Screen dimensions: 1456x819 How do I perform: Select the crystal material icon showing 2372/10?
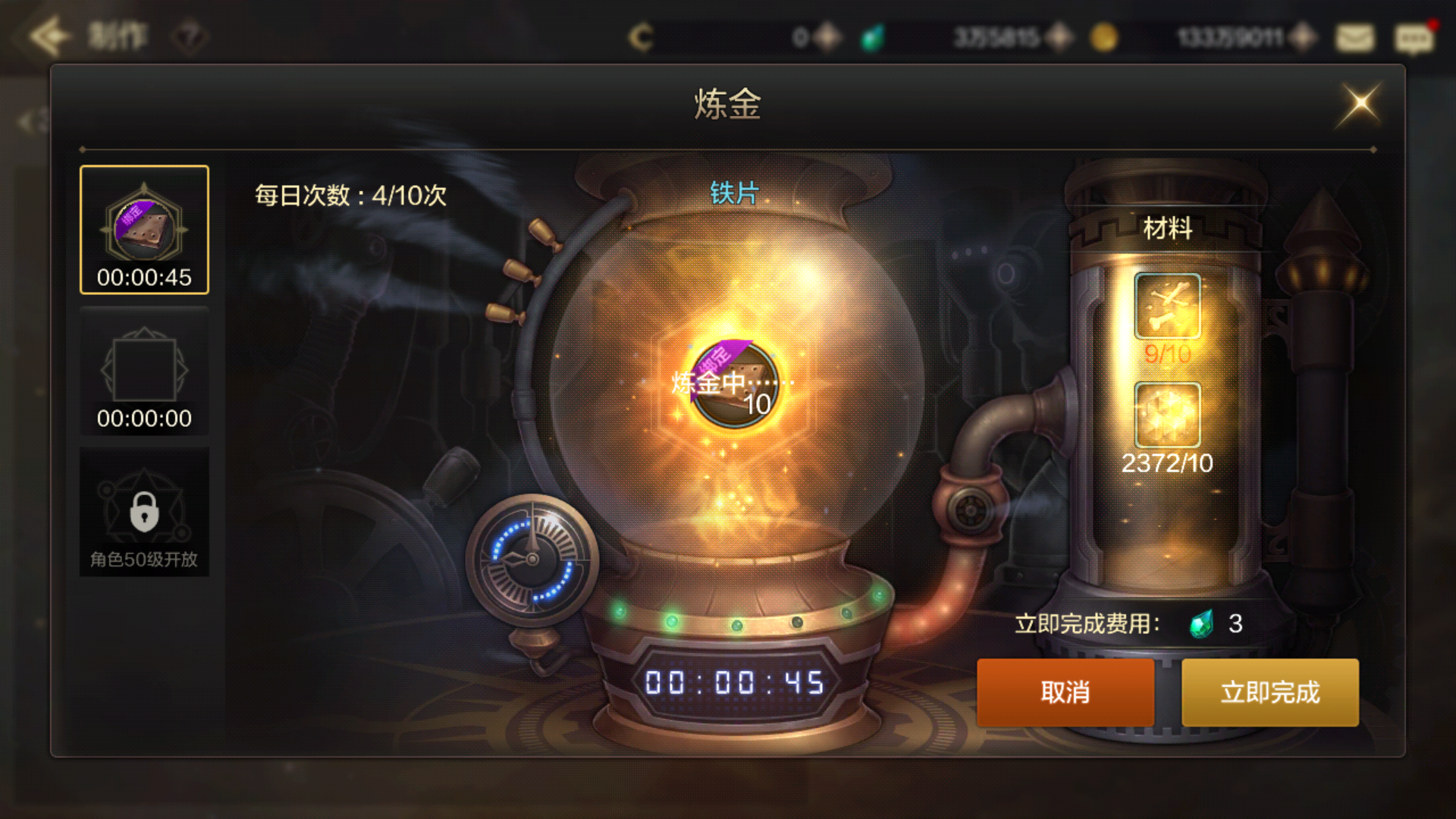pyautogui.click(x=1166, y=416)
